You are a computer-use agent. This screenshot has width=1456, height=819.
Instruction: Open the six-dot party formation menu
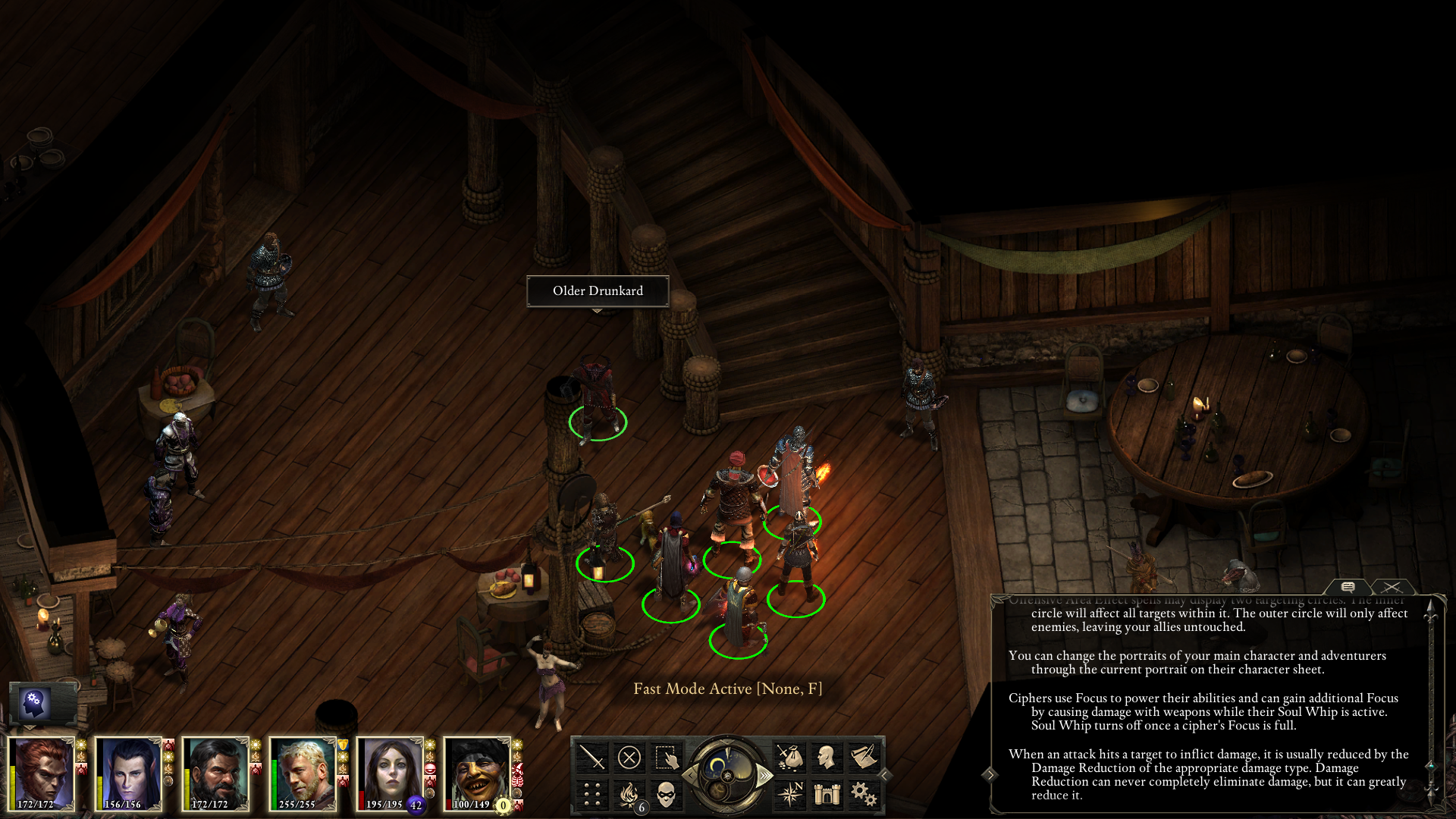tap(591, 794)
